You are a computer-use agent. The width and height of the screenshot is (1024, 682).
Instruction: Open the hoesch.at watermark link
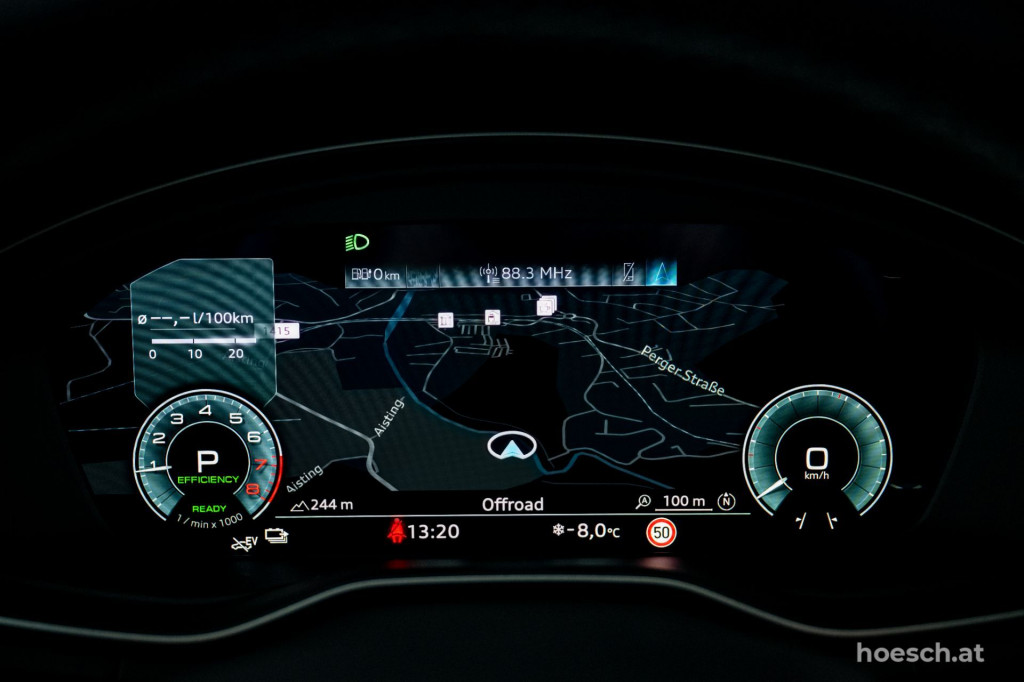[920, 653]
